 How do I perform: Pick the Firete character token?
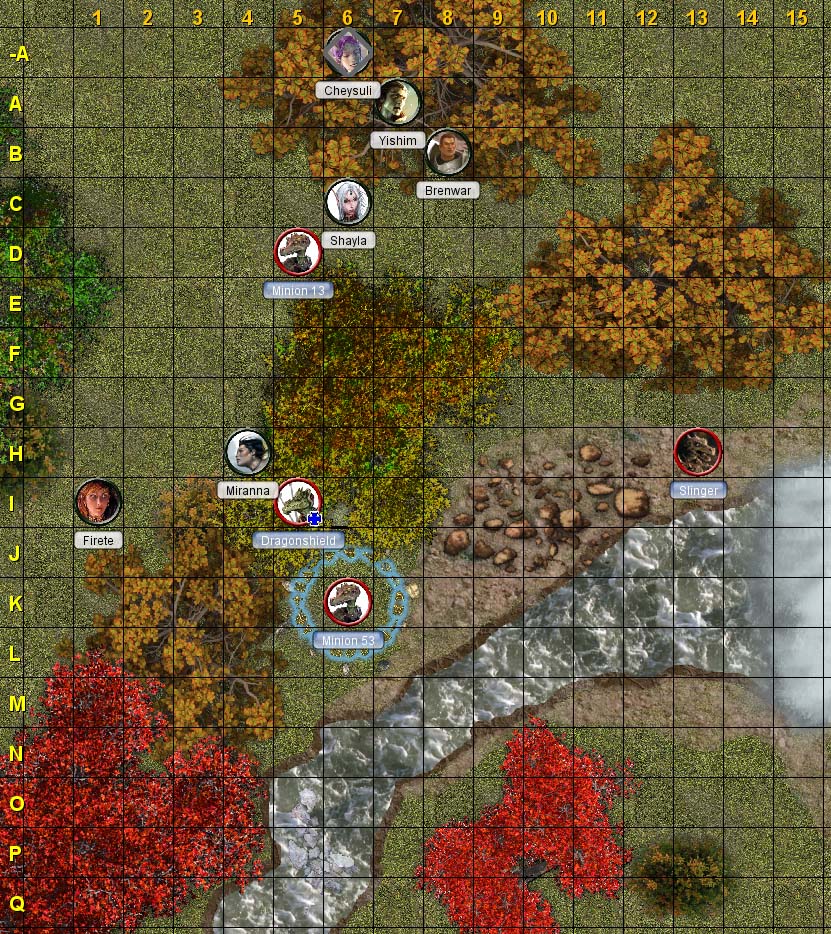point(98,502)
